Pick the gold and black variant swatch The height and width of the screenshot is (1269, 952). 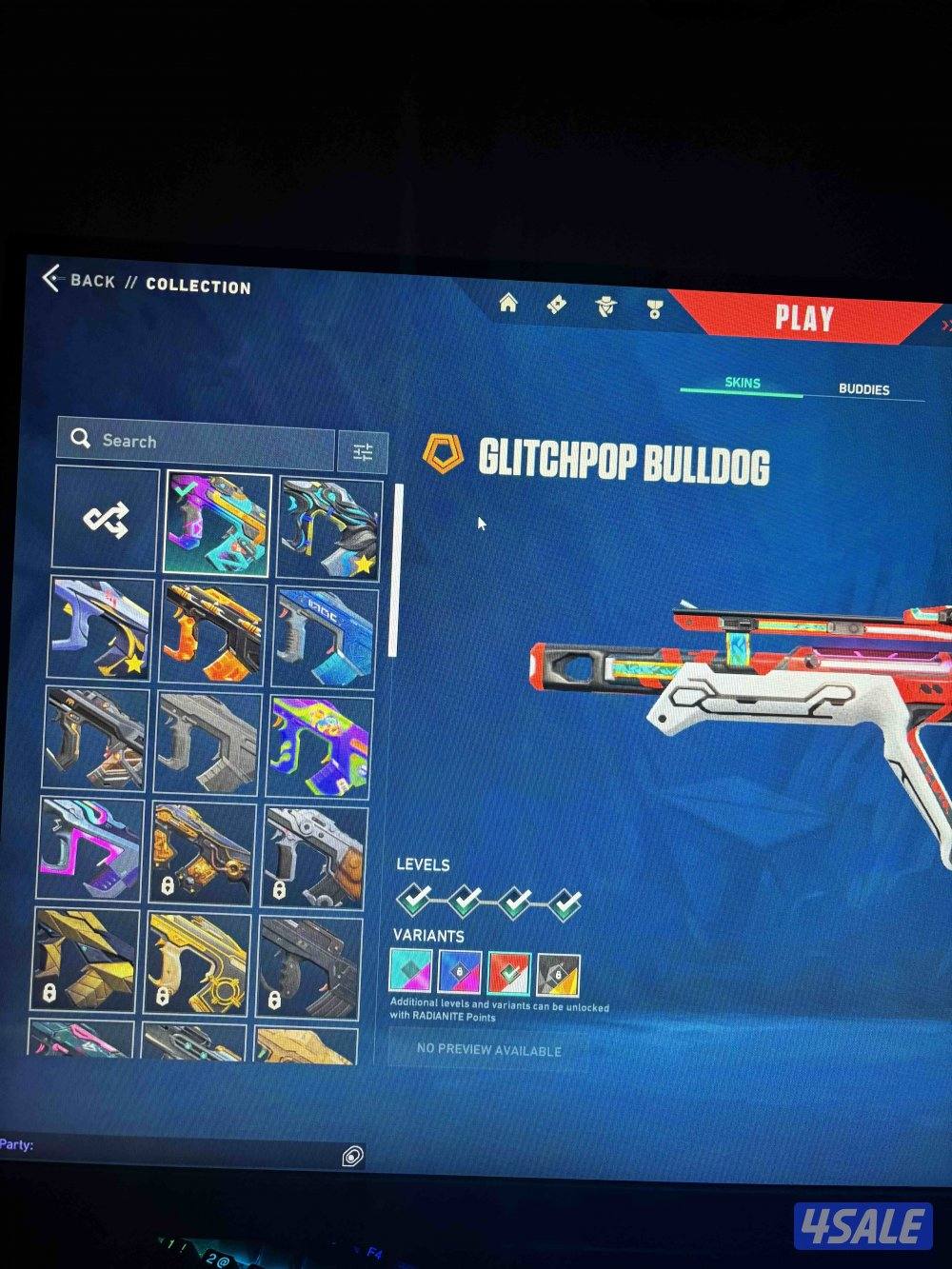coord(558,975)
